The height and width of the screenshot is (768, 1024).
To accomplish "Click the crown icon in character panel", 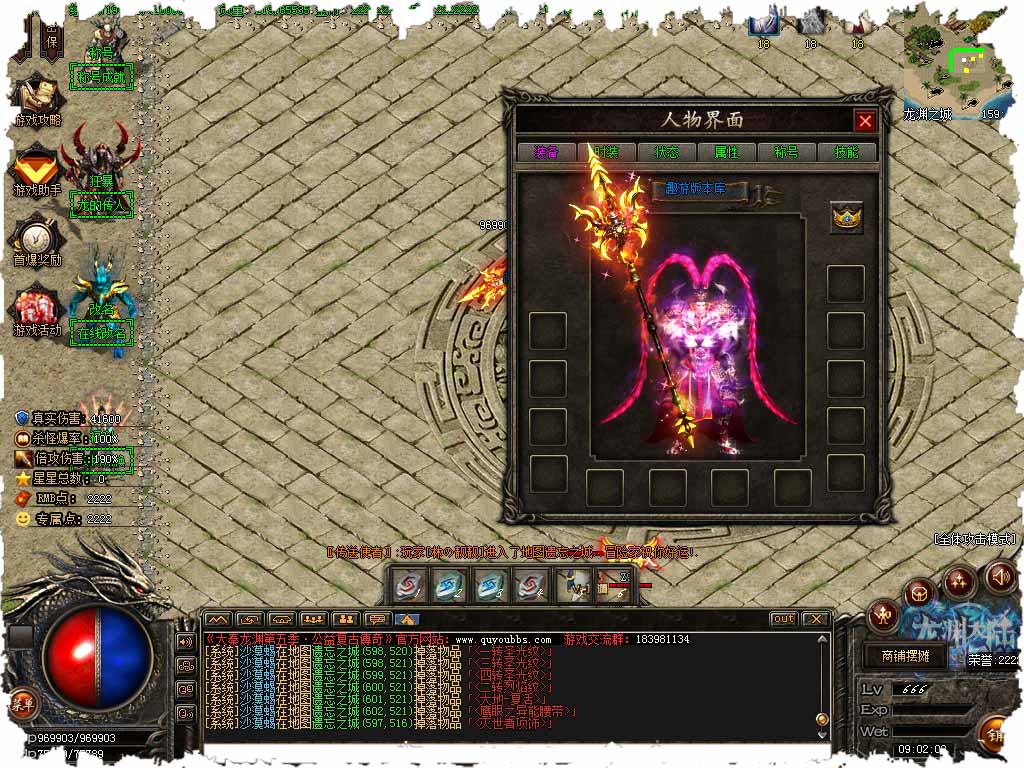I will (x=846, y=218).
